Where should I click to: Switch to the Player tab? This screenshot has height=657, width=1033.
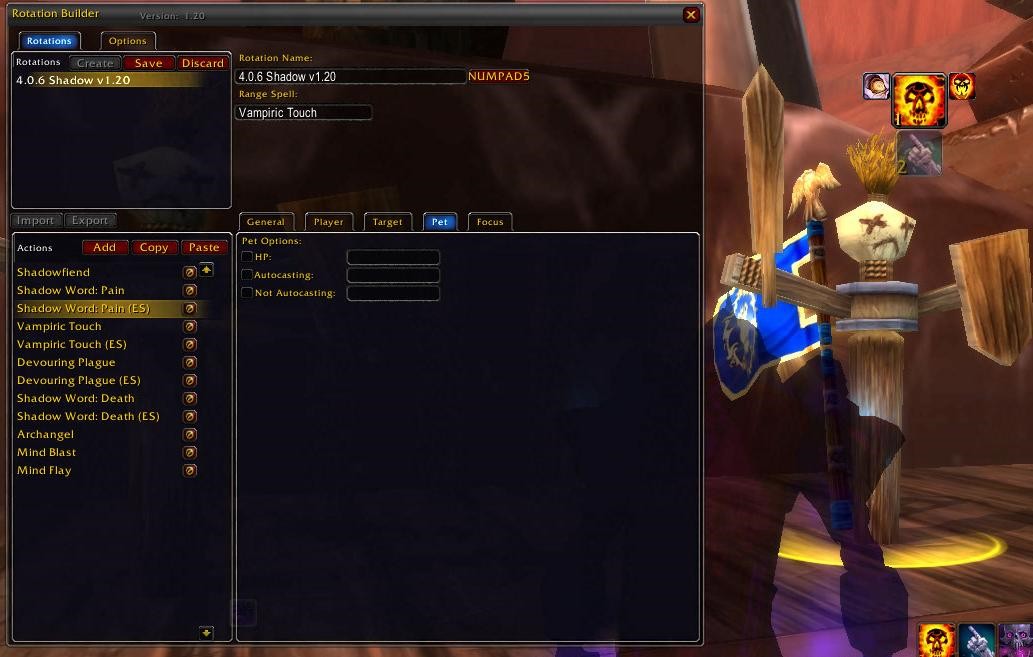coord(328,222)
